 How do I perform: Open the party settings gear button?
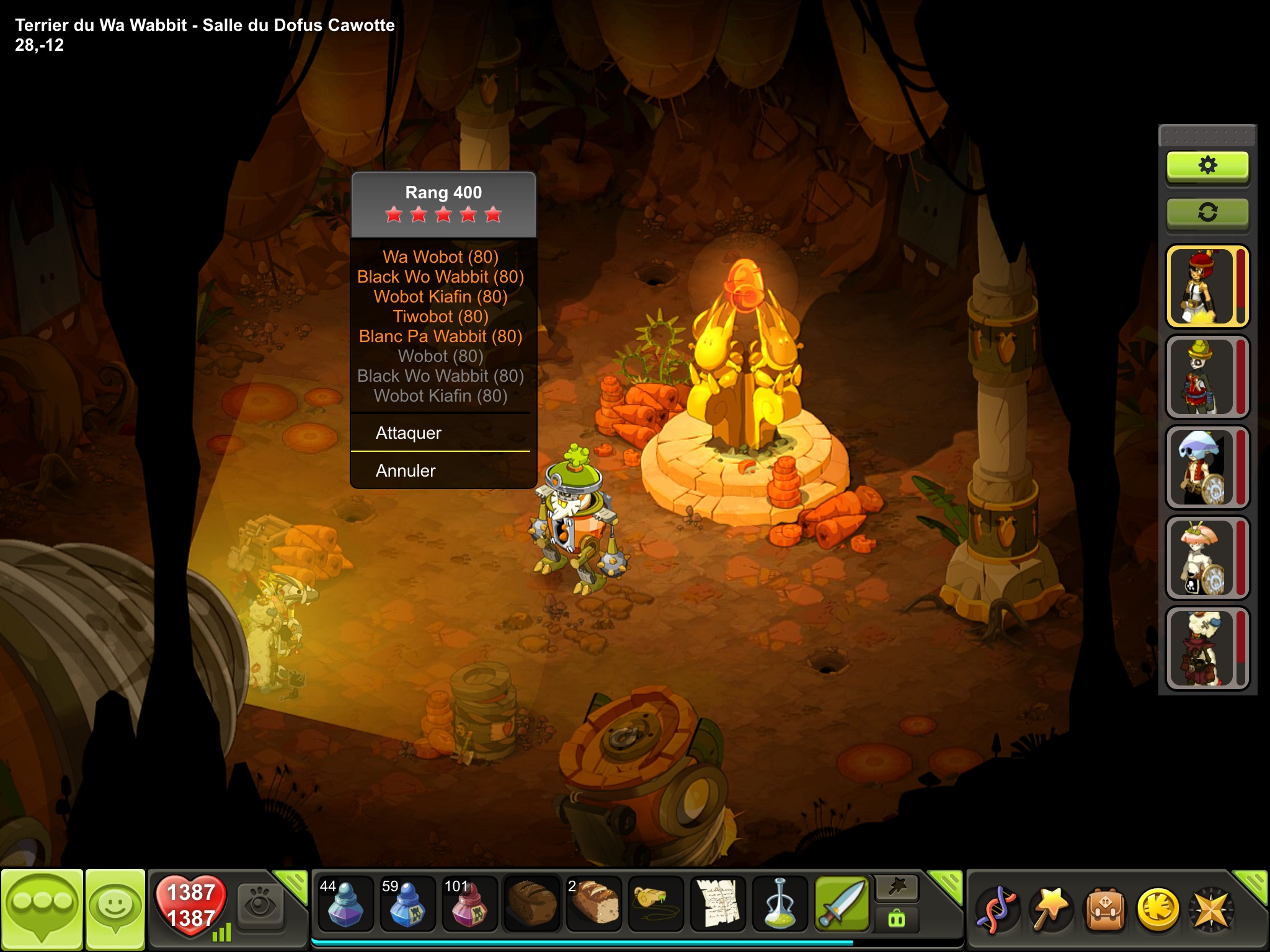coord(1207,165)
